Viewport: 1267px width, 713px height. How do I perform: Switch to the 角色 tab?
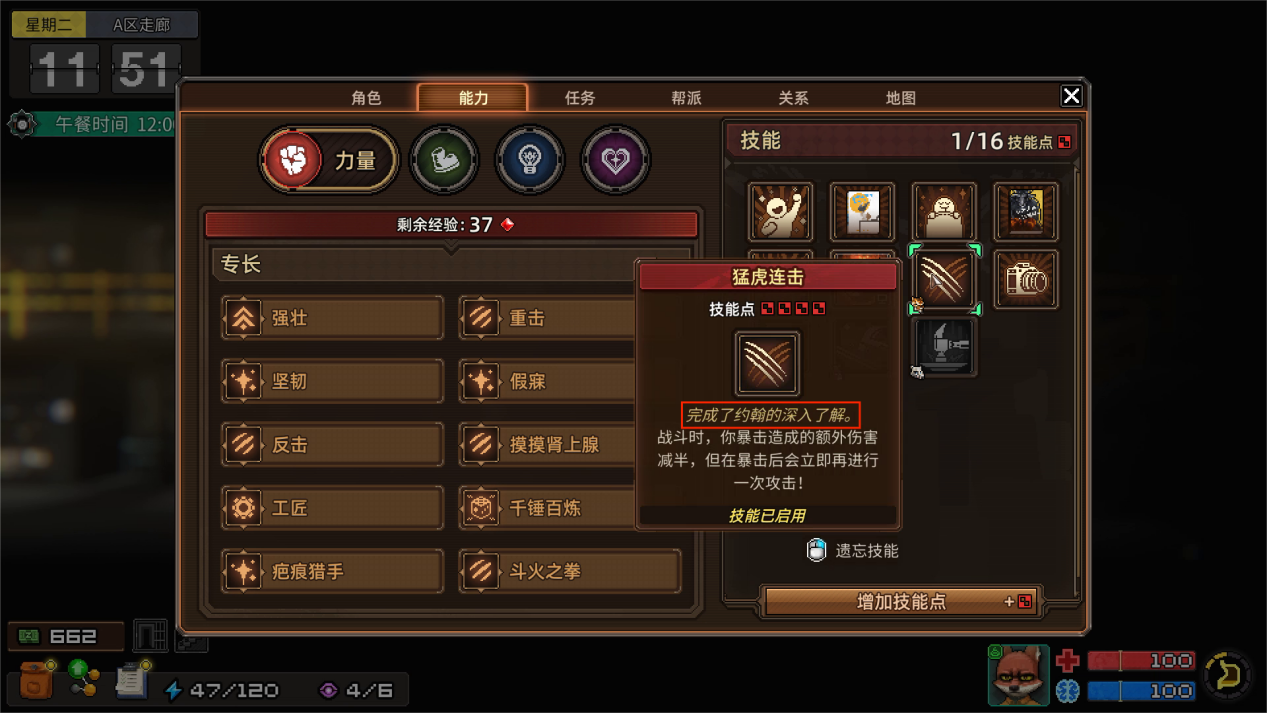click(366, 98)
